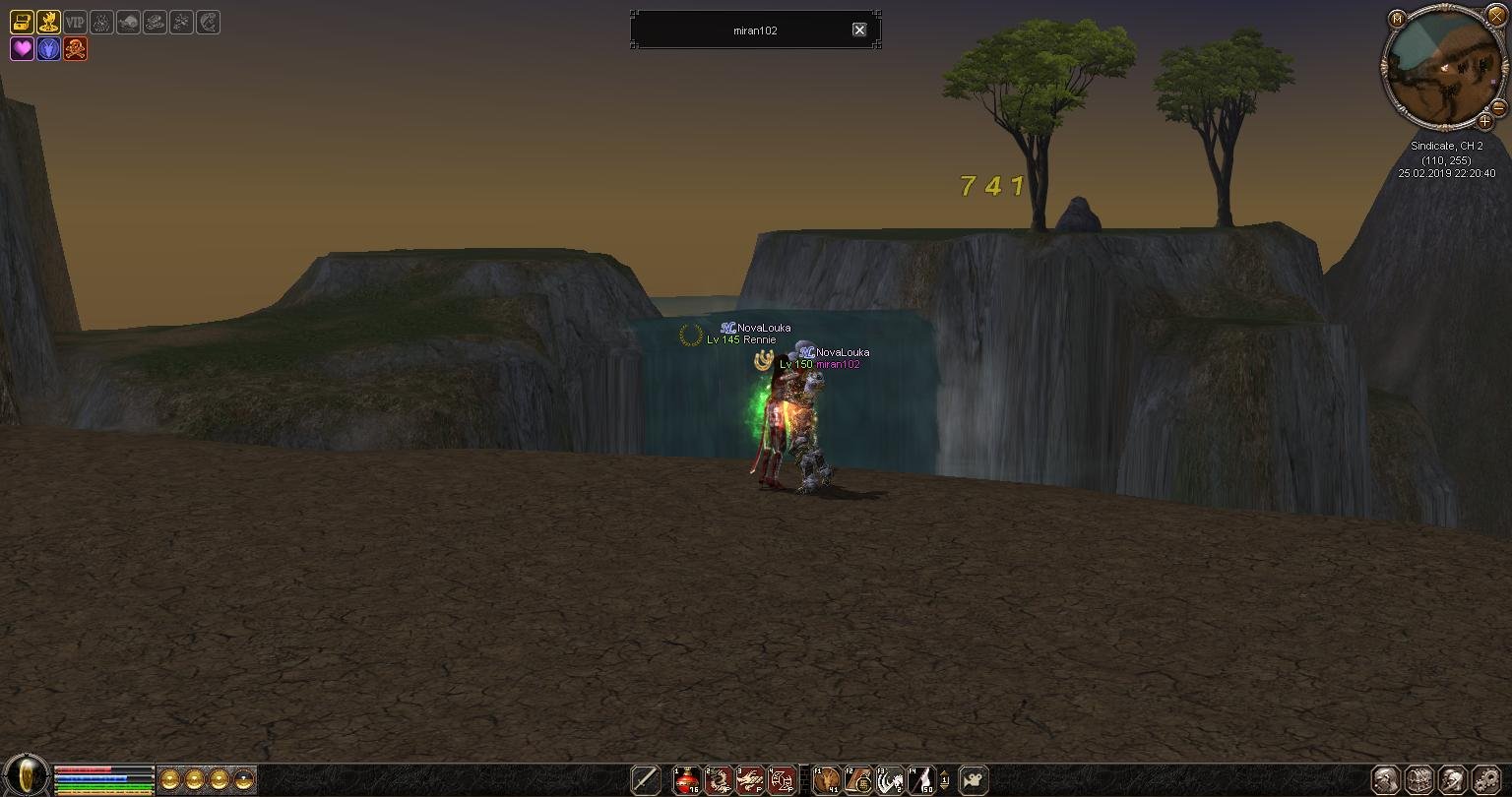Toggle the camera mode button
The image size is (1512, 797).
[x=974, y=780]
